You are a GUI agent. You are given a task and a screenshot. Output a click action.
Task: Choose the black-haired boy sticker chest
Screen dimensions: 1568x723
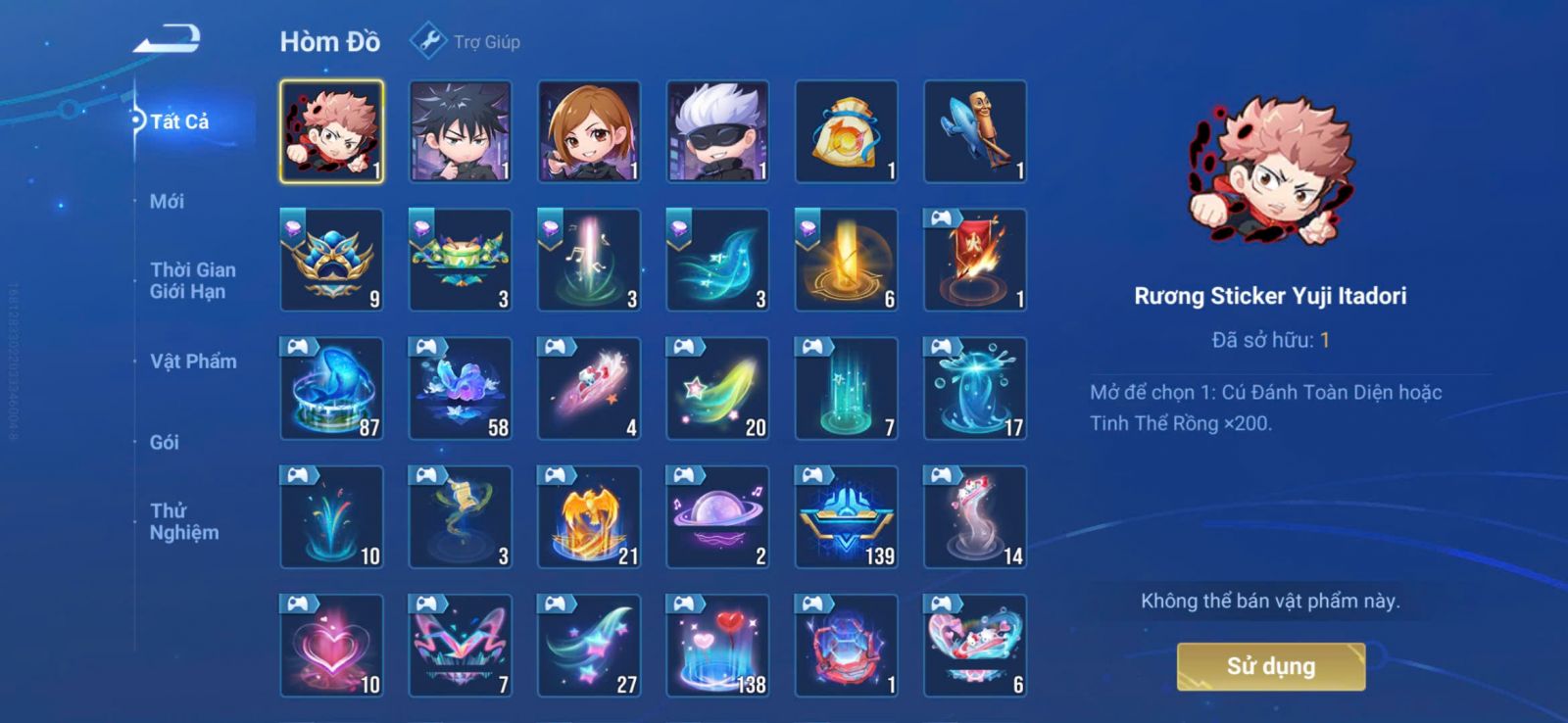460,132
